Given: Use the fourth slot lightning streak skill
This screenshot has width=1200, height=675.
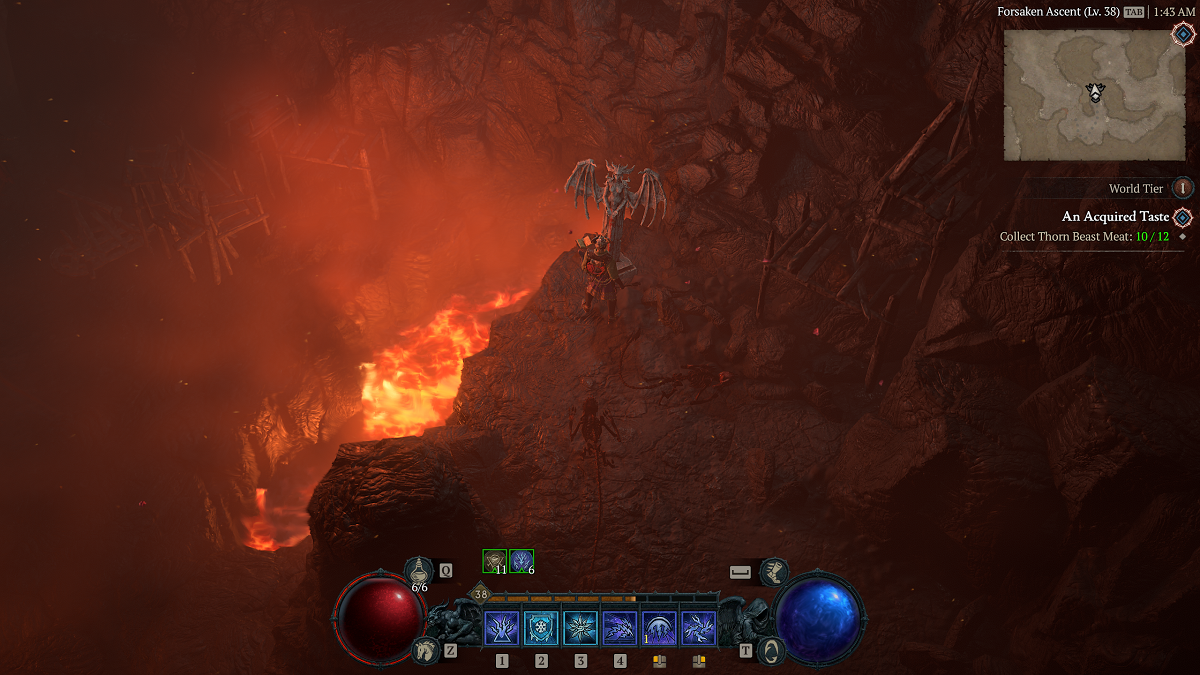Looking at the screenshot, I should (620, 628).
